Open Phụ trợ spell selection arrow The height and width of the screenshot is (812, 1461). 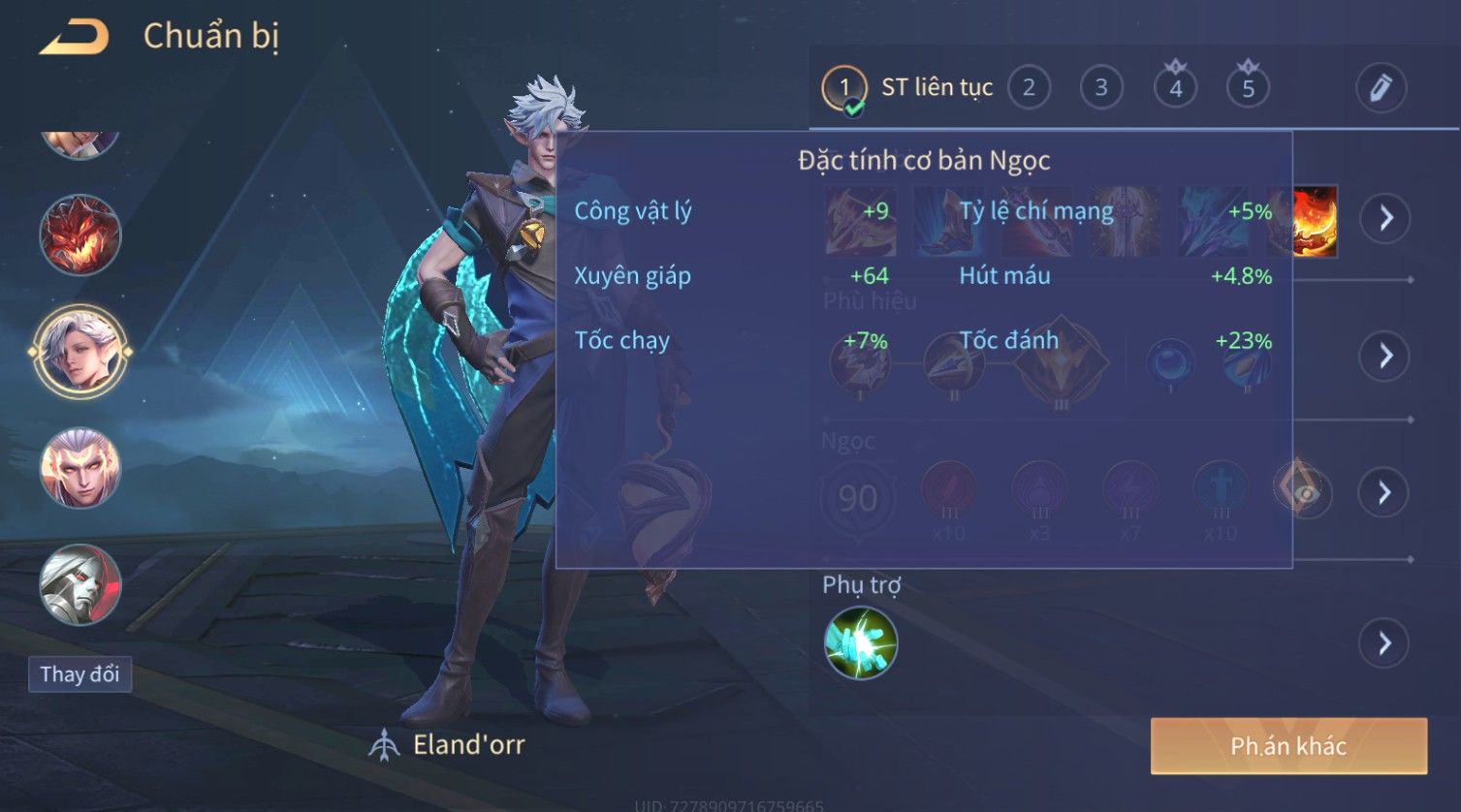pos(1384,643)
